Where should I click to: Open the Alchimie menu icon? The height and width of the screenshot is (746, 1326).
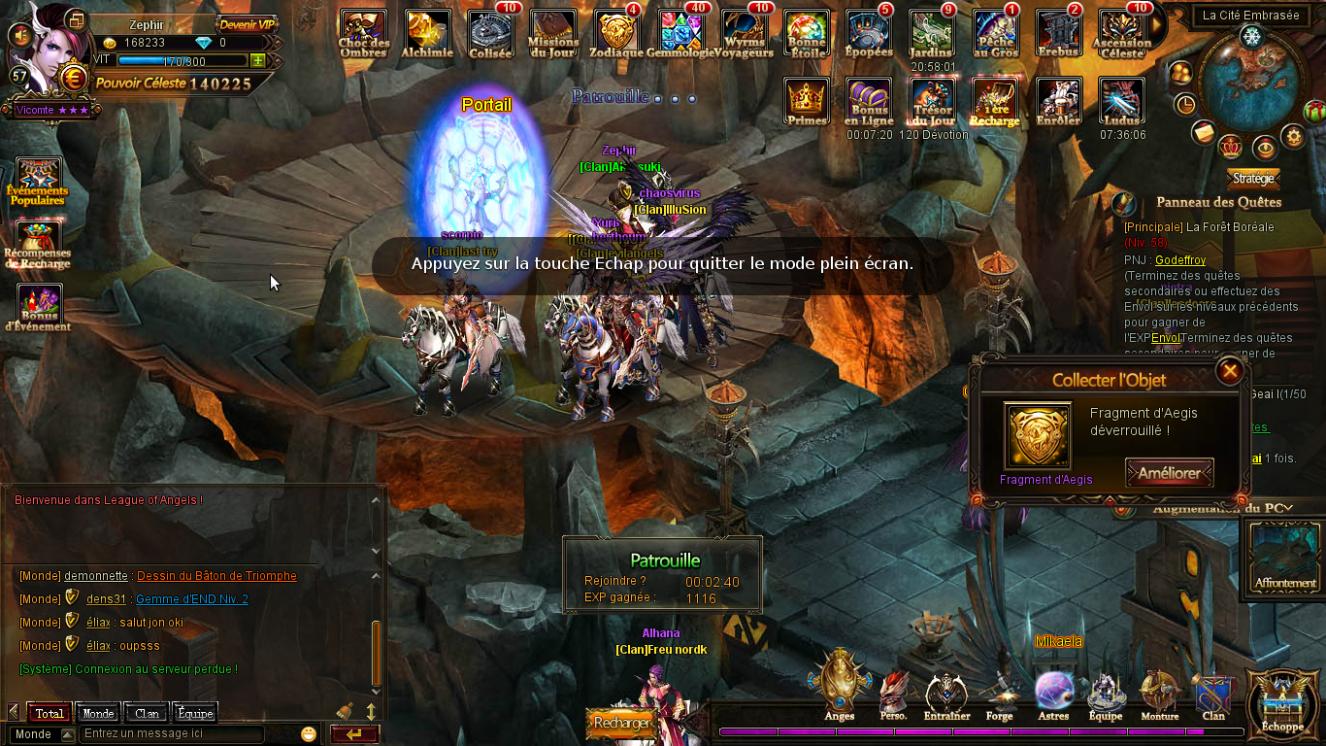coord(427,33)
